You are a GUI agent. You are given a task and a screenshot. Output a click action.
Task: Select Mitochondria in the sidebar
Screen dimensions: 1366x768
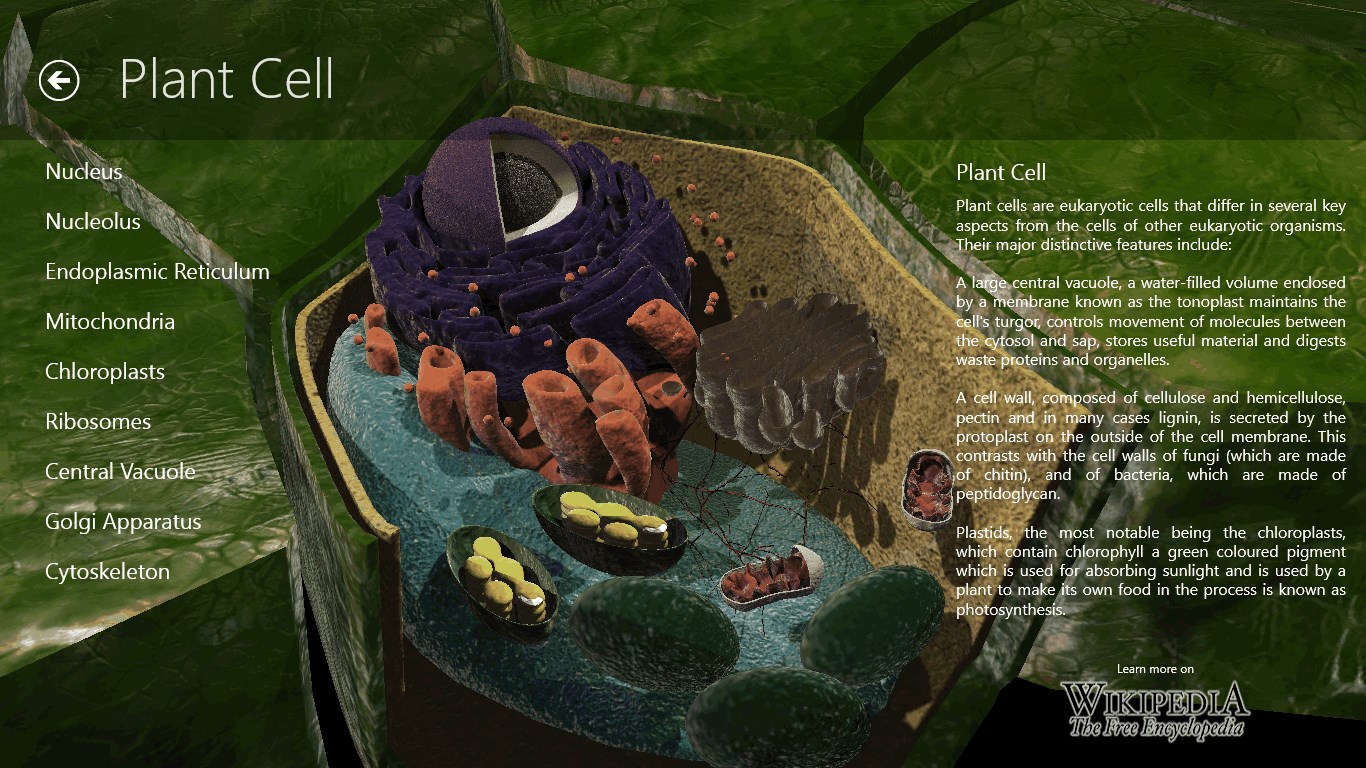110,321
